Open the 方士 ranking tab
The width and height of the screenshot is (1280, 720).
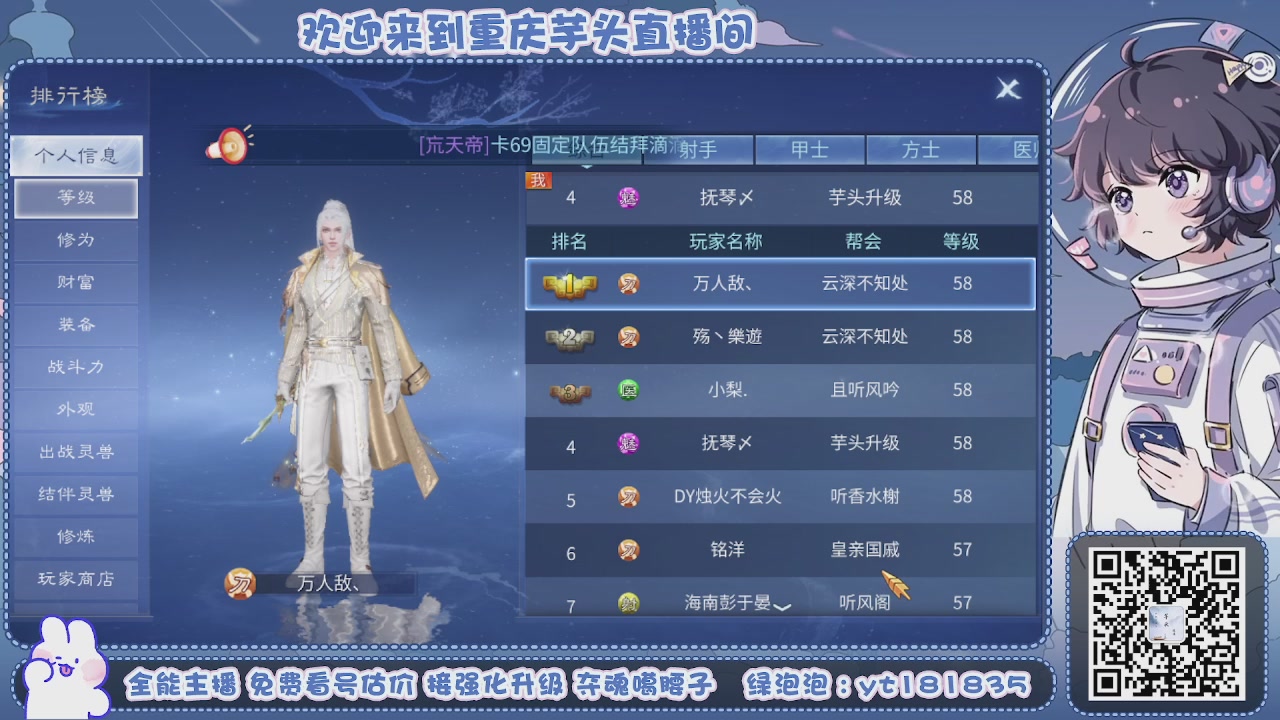(920, 150)
